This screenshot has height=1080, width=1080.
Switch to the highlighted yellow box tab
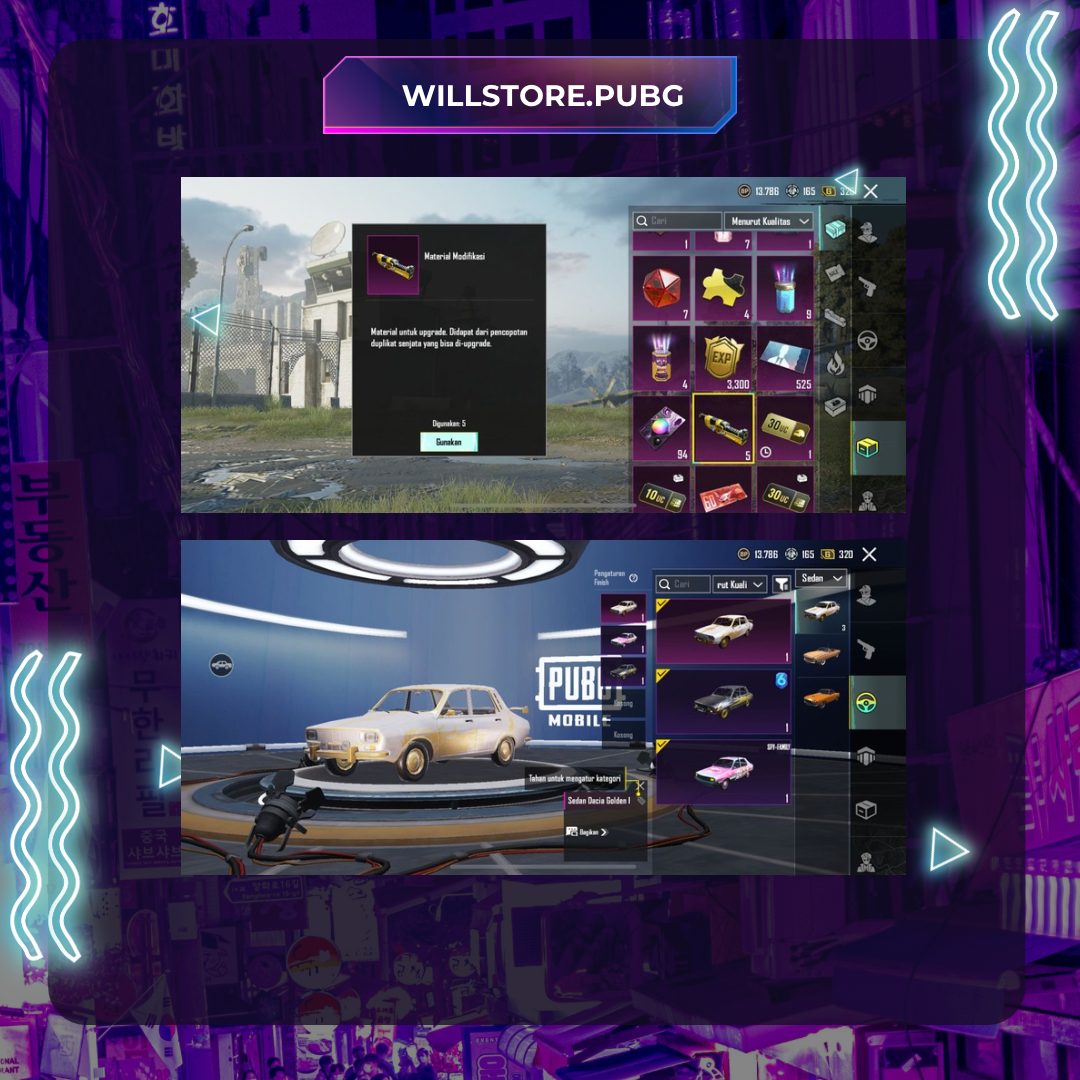[x=867, y=448]
